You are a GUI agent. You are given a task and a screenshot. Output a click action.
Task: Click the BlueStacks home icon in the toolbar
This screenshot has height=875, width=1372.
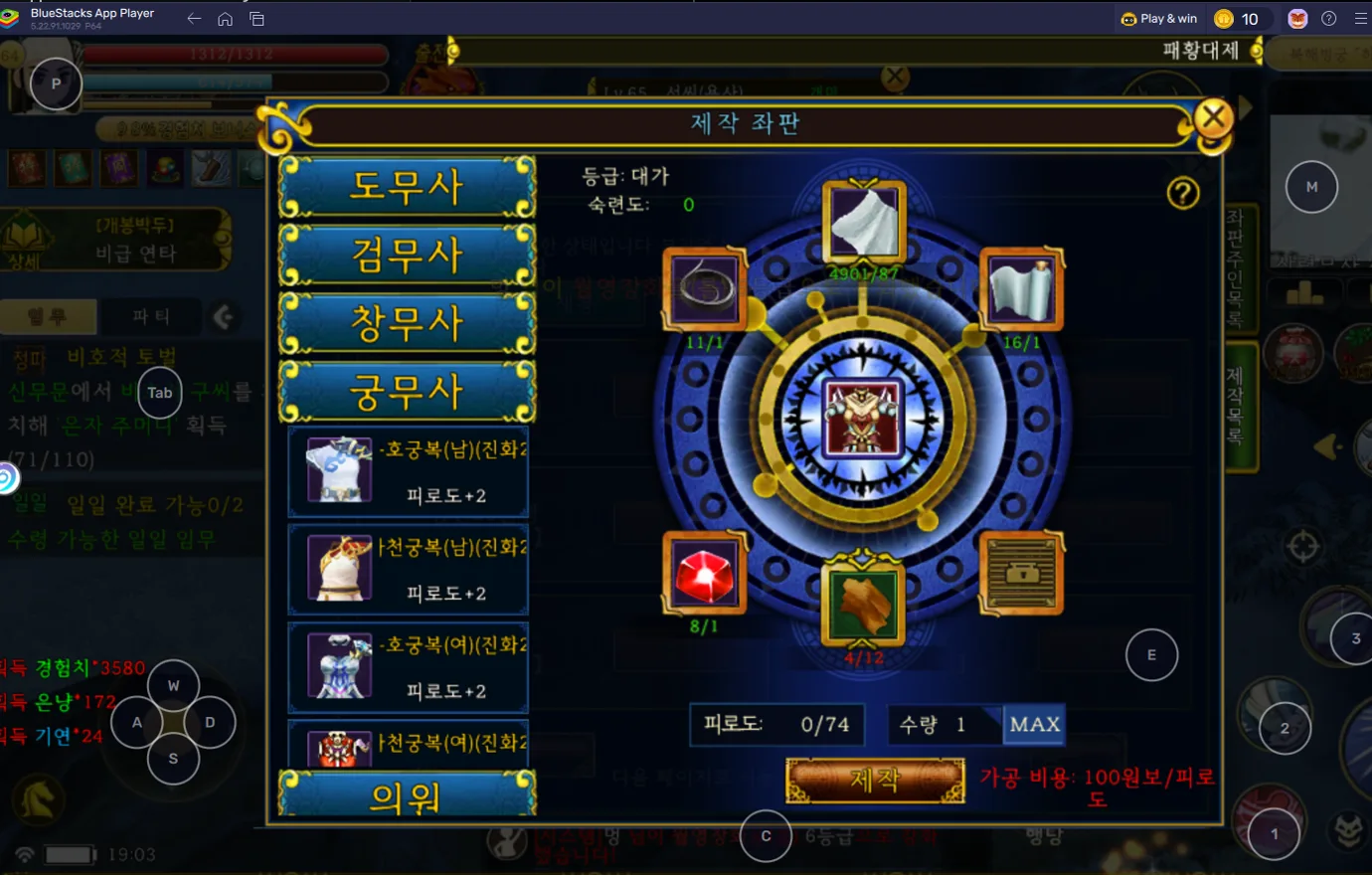point(225,18)
